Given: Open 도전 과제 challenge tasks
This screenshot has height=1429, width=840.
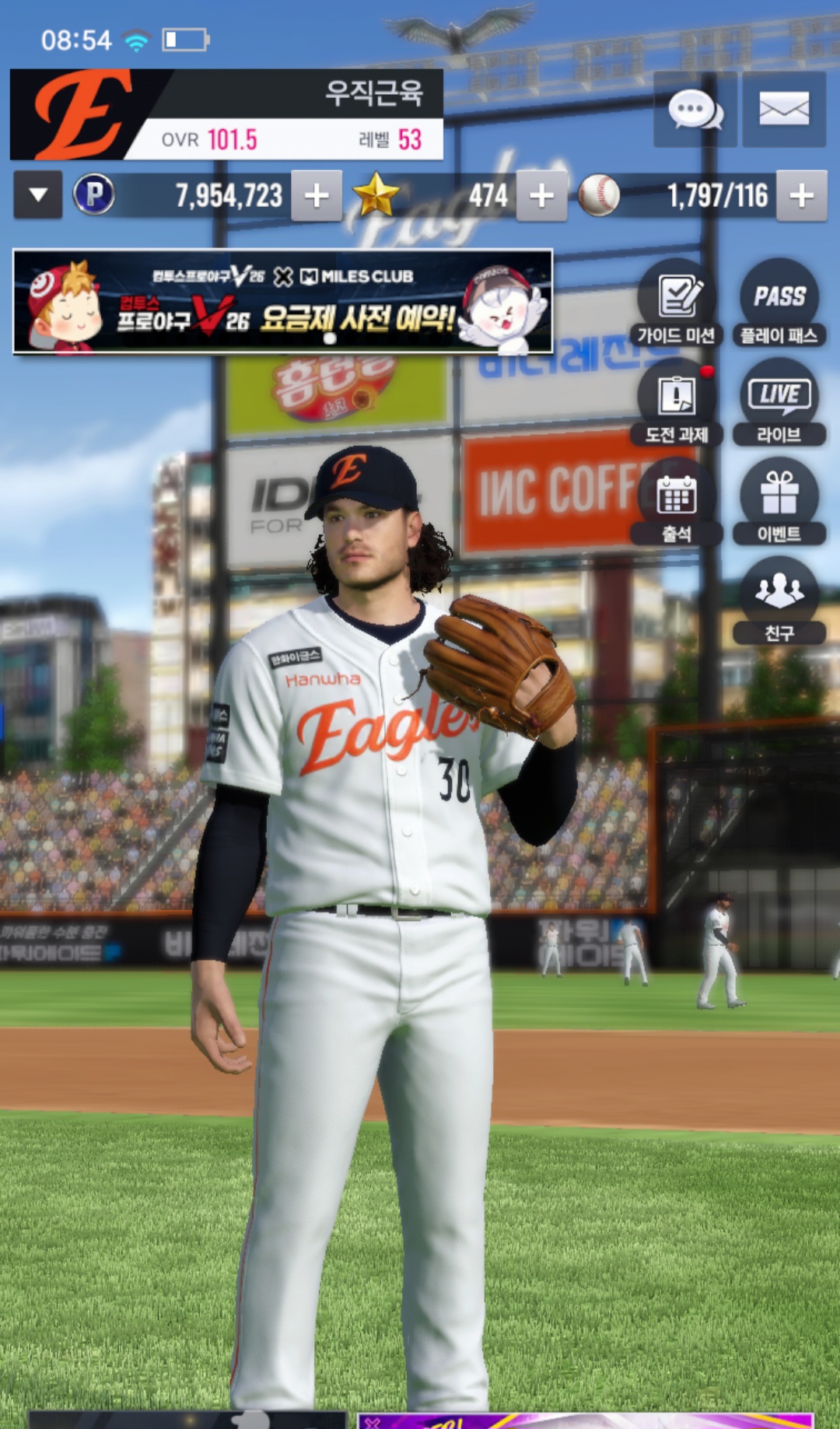Looking at the screenshot, I should click(677, 404).
